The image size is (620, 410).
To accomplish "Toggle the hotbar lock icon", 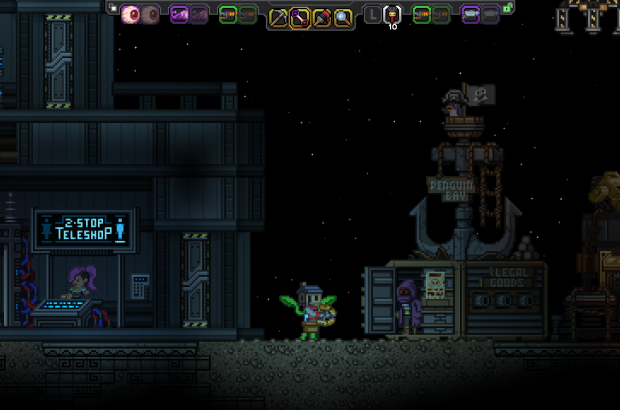I will pyautogui.click(x=508, y=9).
